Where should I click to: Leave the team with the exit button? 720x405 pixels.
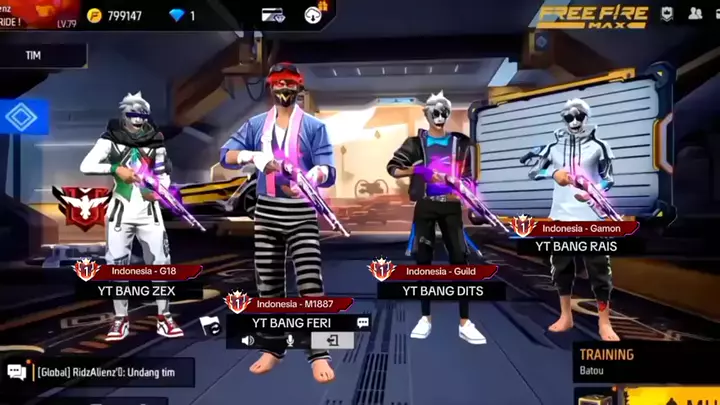pyautogui.click(x=332, y=341)
